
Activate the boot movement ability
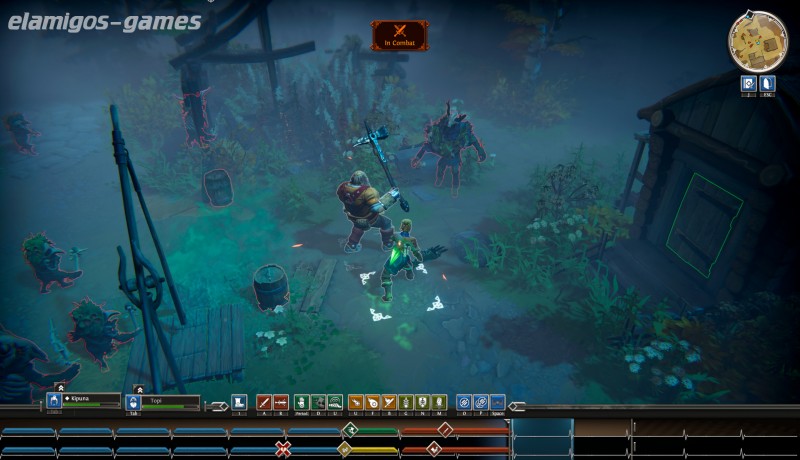click(239, 401)
